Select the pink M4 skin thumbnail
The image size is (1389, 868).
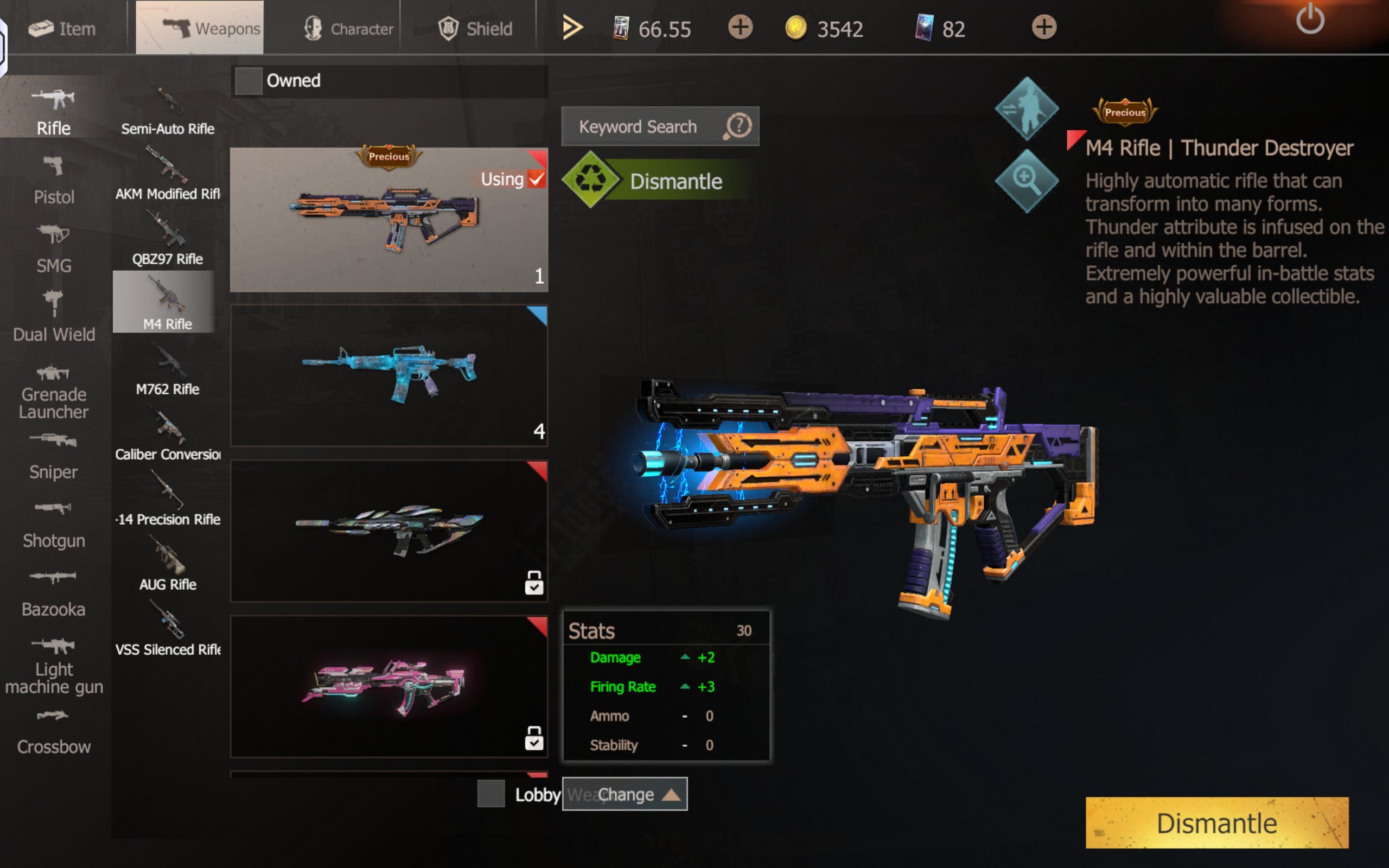coord(388,687)
